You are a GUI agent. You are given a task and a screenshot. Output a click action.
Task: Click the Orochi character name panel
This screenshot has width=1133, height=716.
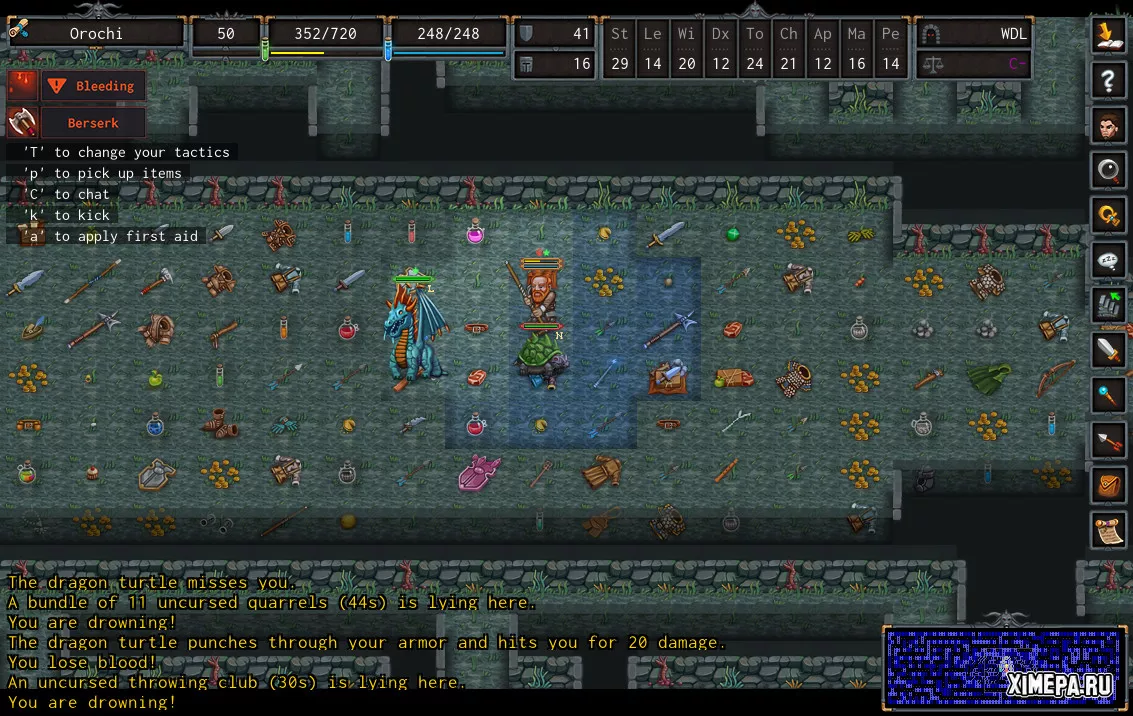point(96,33)
